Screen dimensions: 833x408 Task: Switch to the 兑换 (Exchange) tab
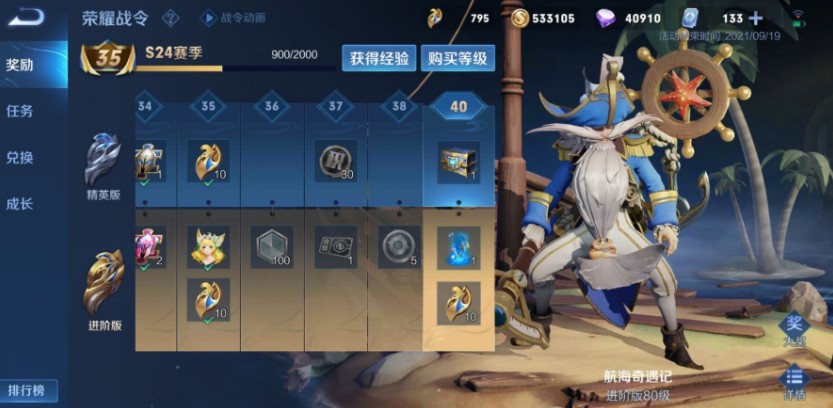20,157
